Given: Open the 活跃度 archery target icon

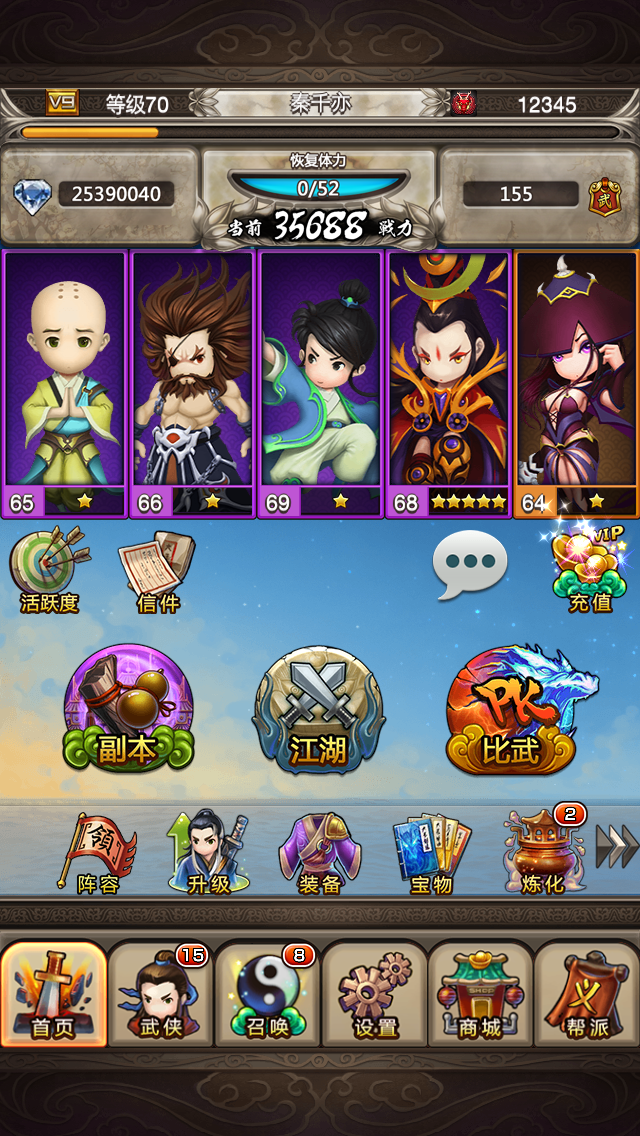Looking at the screenshot, I should 48,572.
